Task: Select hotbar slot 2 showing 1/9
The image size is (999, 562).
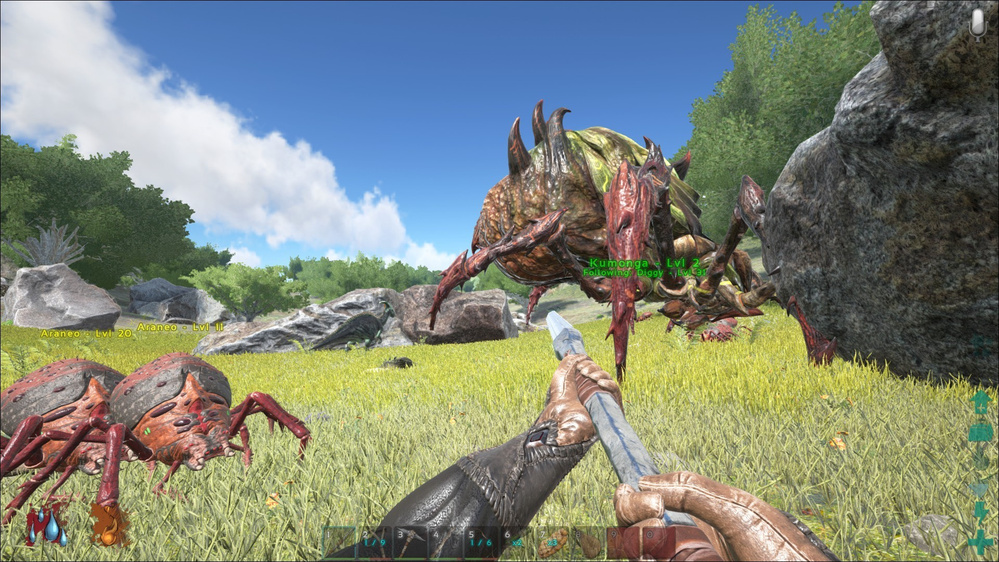Action: coord(375,542)
